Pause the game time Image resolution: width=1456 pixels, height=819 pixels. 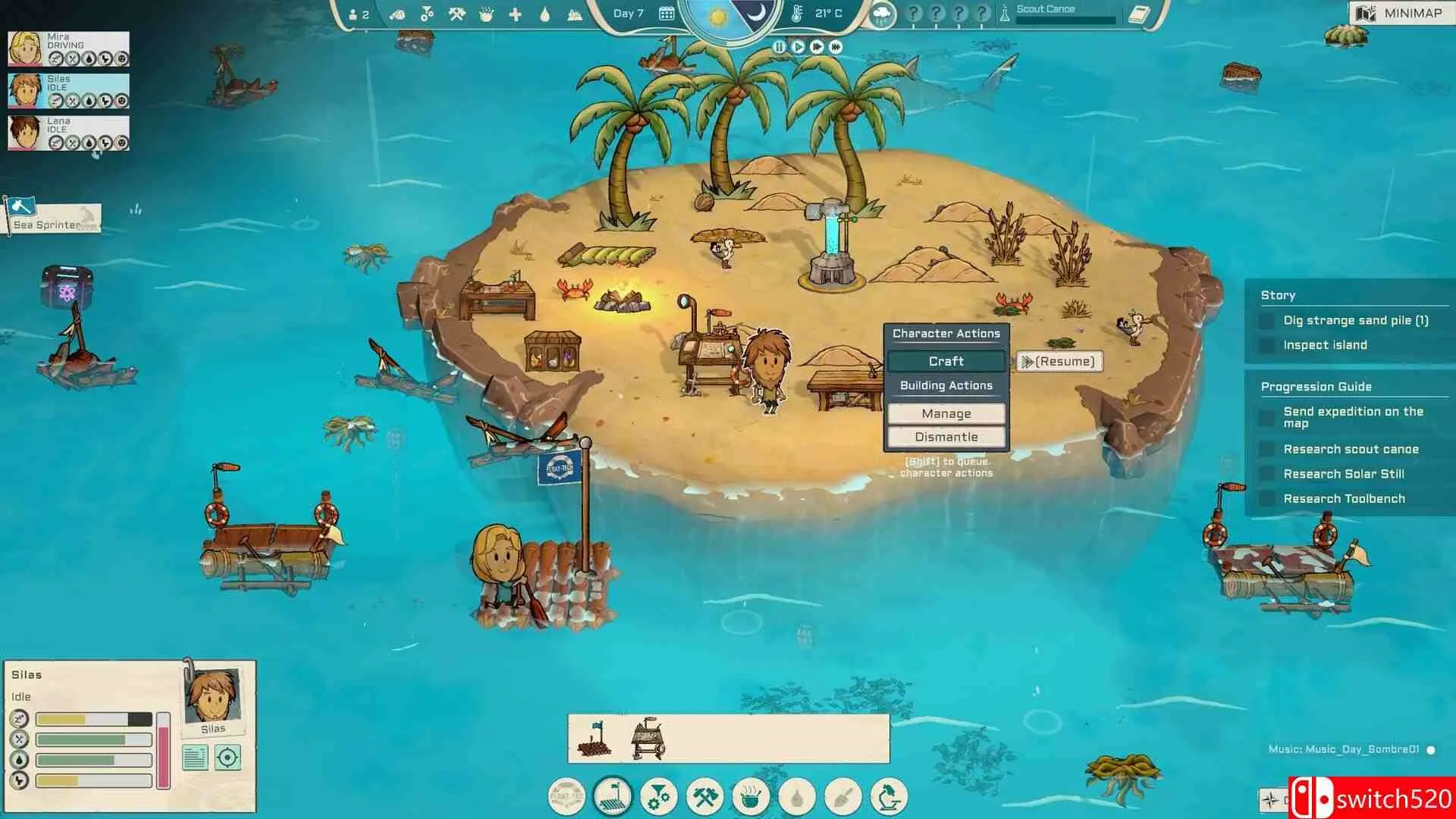[x=779, y=47]
